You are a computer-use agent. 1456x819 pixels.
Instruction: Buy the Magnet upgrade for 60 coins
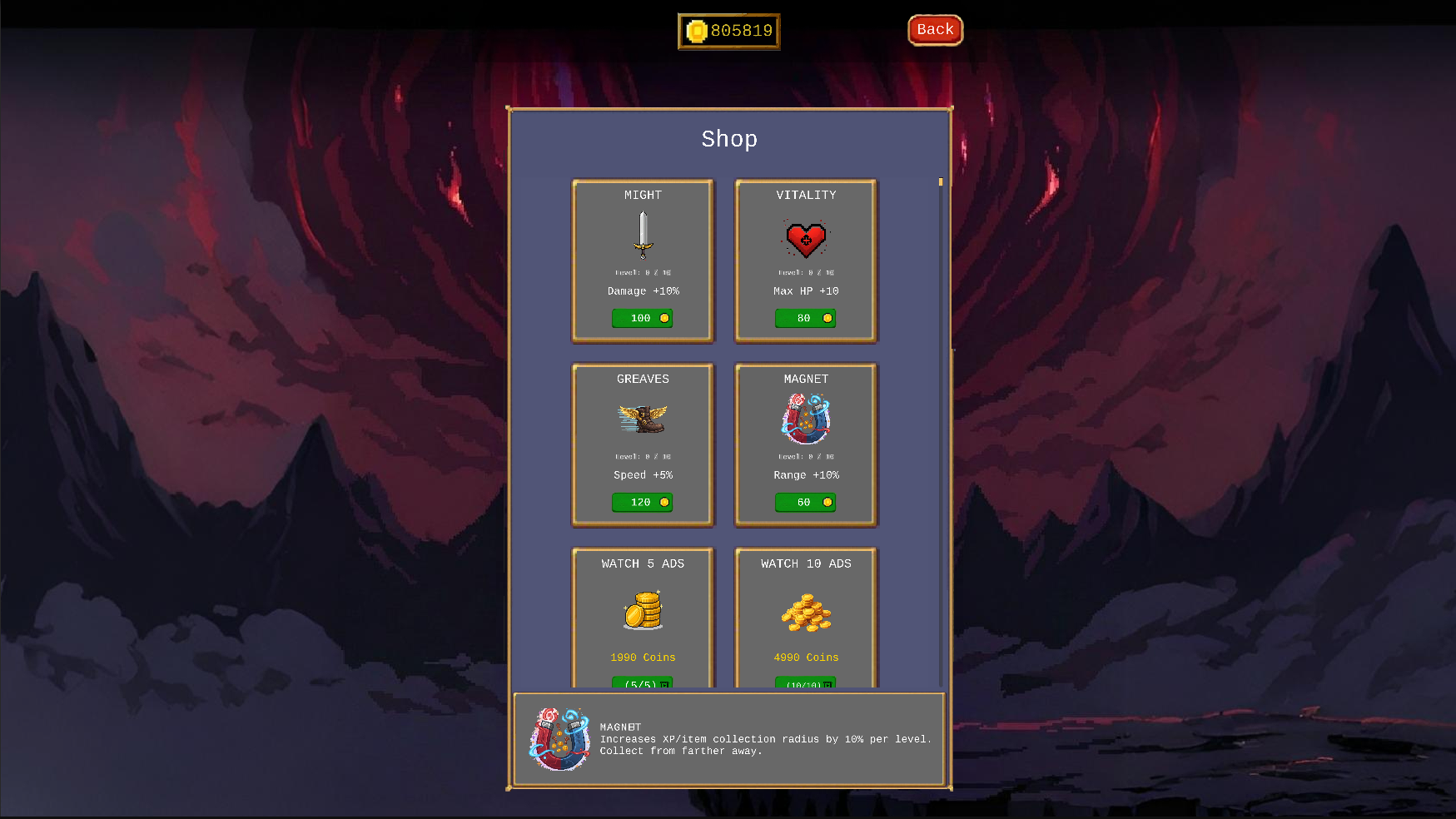point(805,502)
